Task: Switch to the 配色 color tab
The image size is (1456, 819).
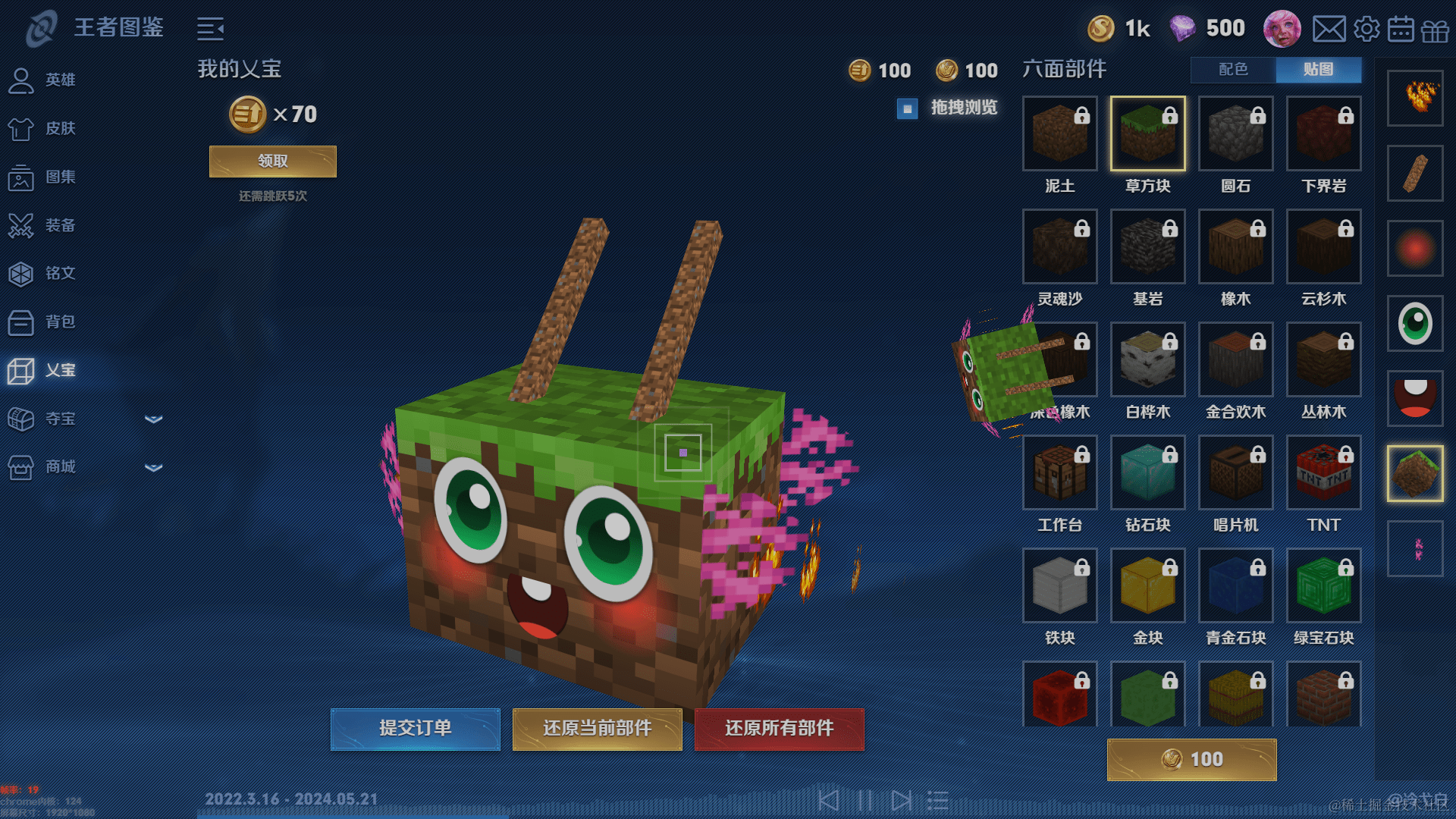Action: coord(1233,70)
